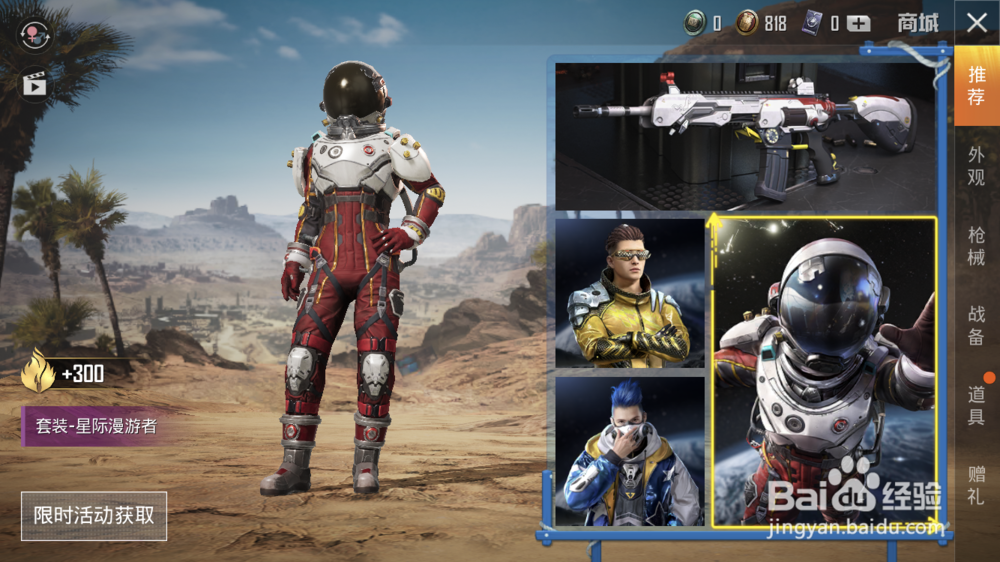Add currency with the plus button
The width and height of the screenshot is (1000, 562).
tap(858, 24)
